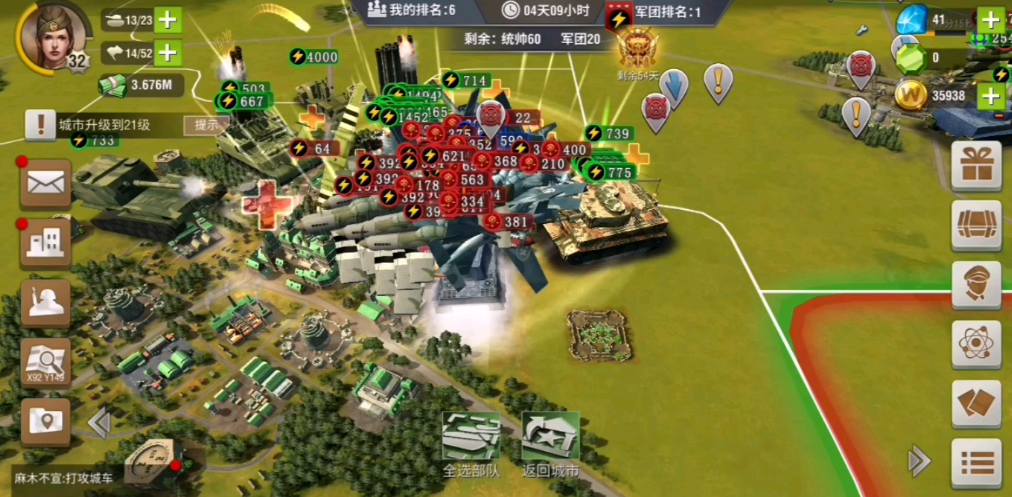Viewport: 1012px width, 497px height.
Task: Open the mail envelope inbox
Action: 46,183
